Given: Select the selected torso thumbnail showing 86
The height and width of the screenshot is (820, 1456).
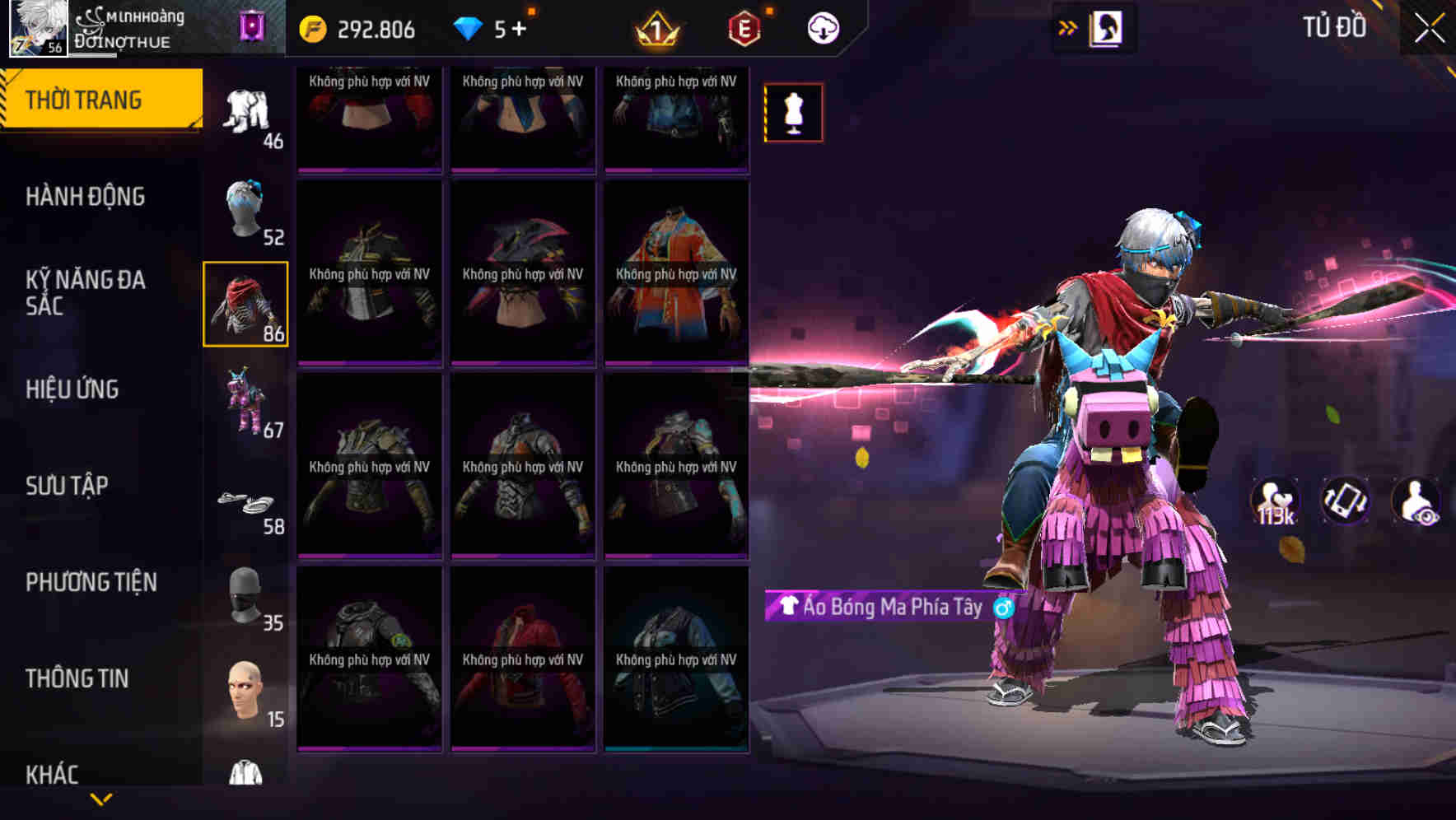Looking at the screenshot, I should coord(245,305).
